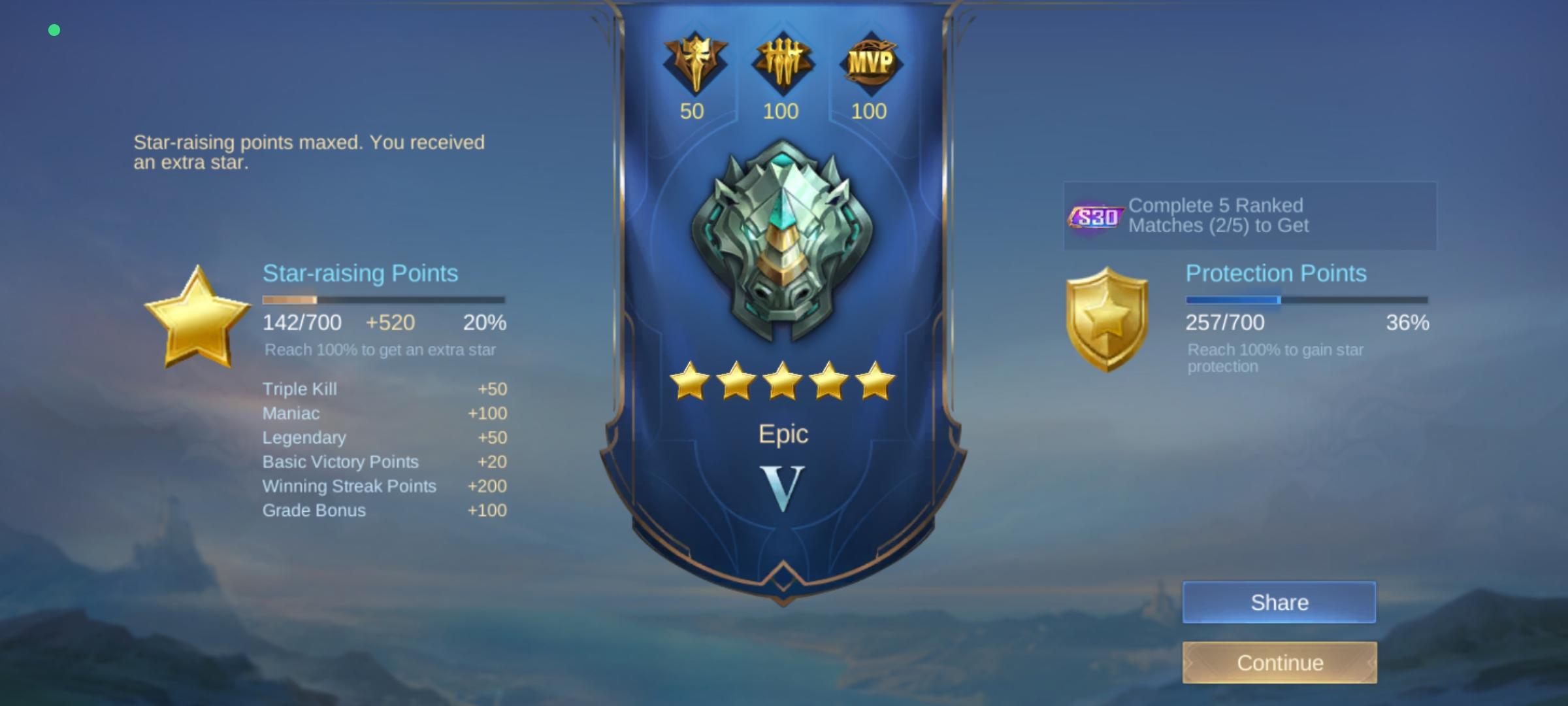
Task: Select the gold kill medal icon showing 50
Action: point(694,63)
